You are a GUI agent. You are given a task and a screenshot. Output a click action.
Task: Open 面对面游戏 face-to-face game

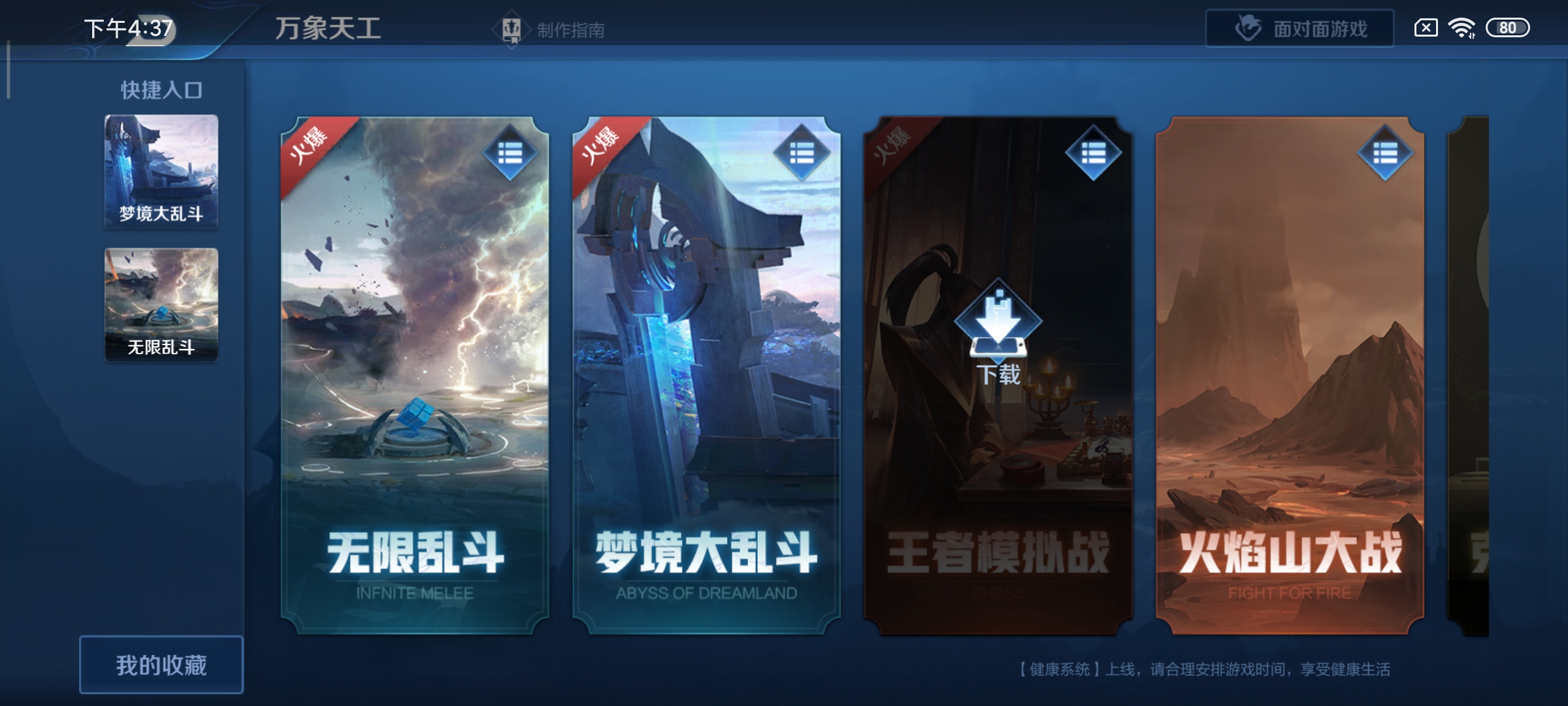1299,27
